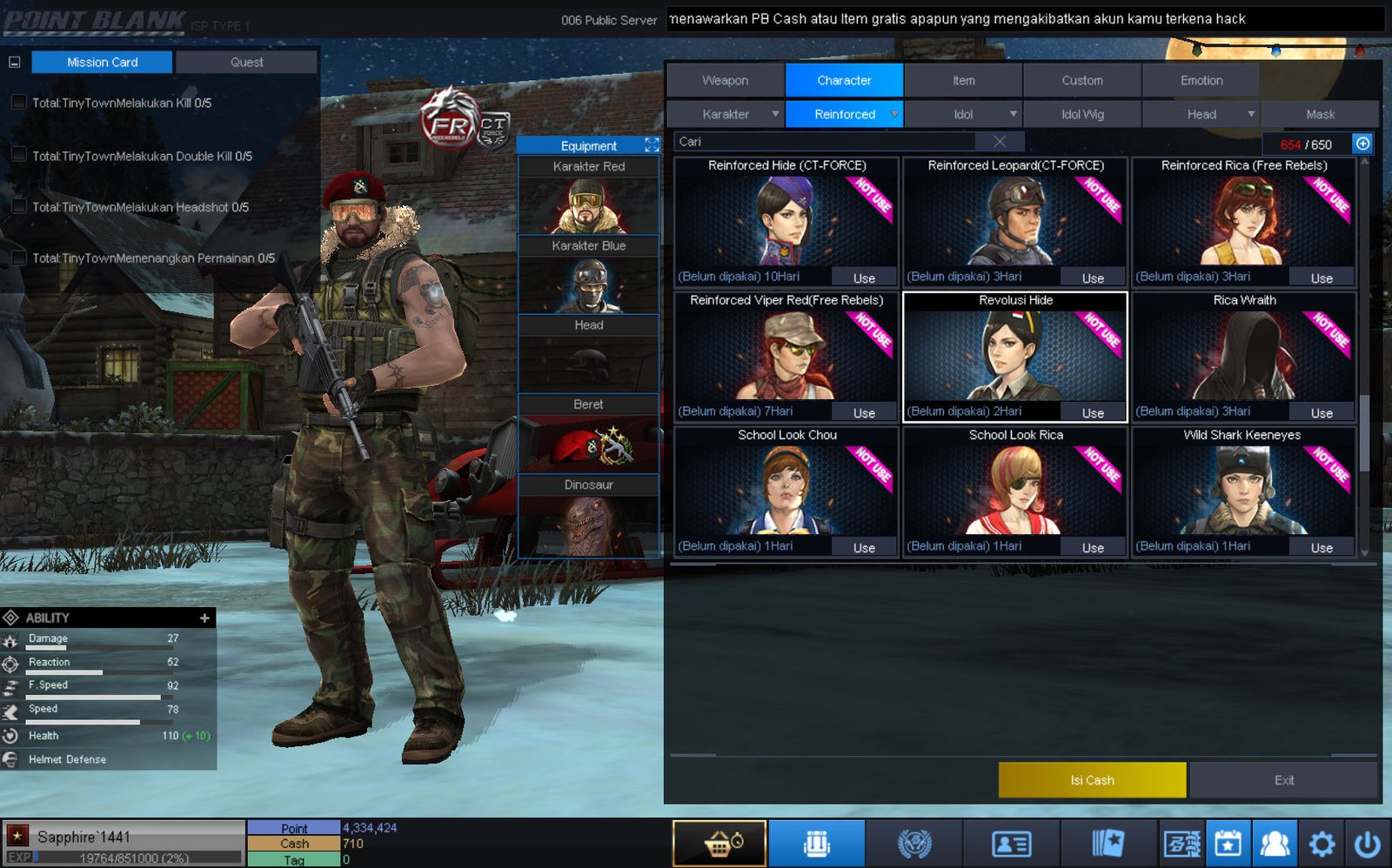The width and height of the screenshot is (1392, 868).
Task: Switch to the Weapon tab
Action: pos(725,80)
